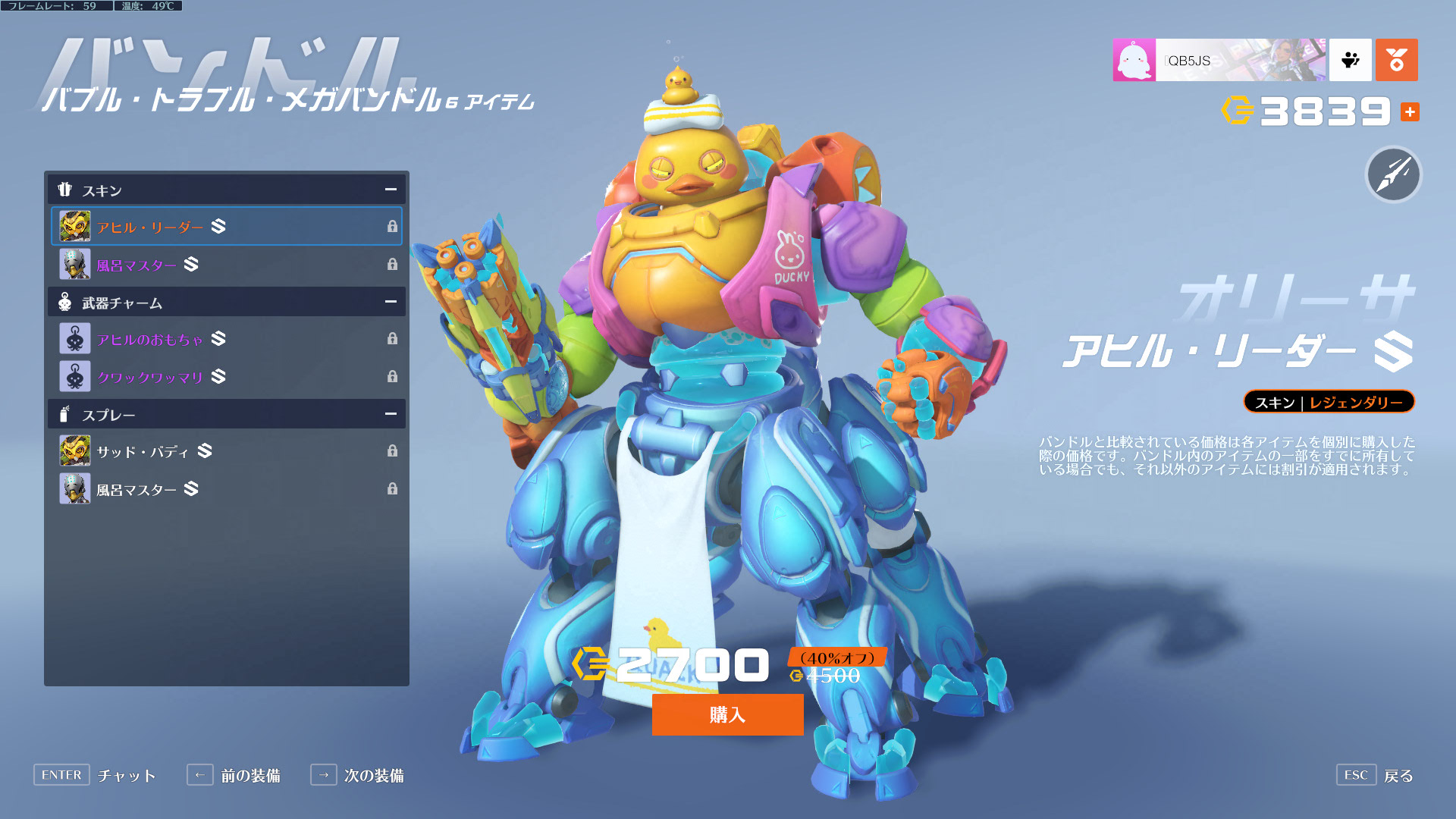Open the social group icon
Image resolution: width=1456 pixels, height=819 pixels.
pos(1350,60)
